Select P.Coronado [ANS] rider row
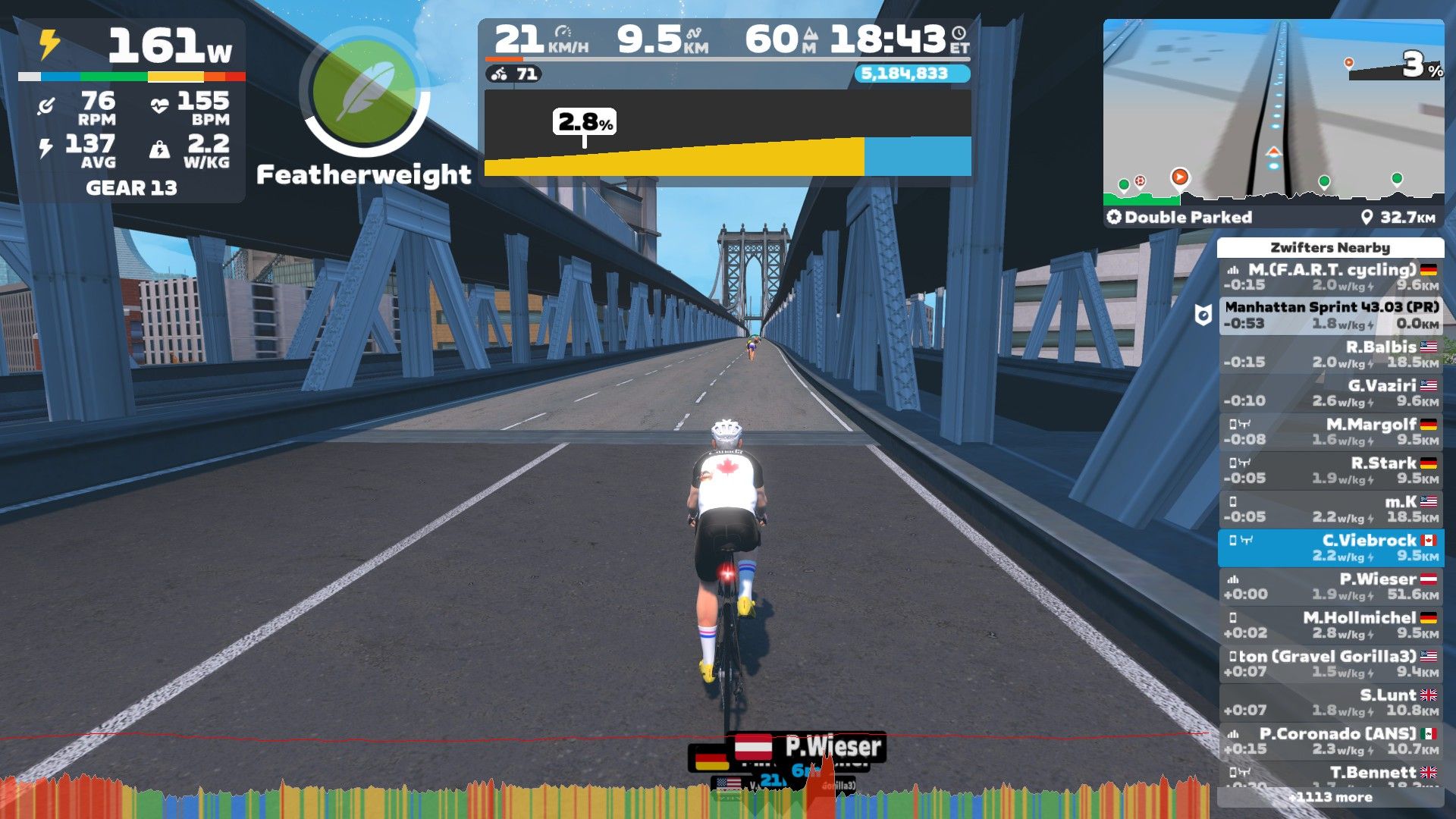The image size is (1456, 819). point(1331,741)
